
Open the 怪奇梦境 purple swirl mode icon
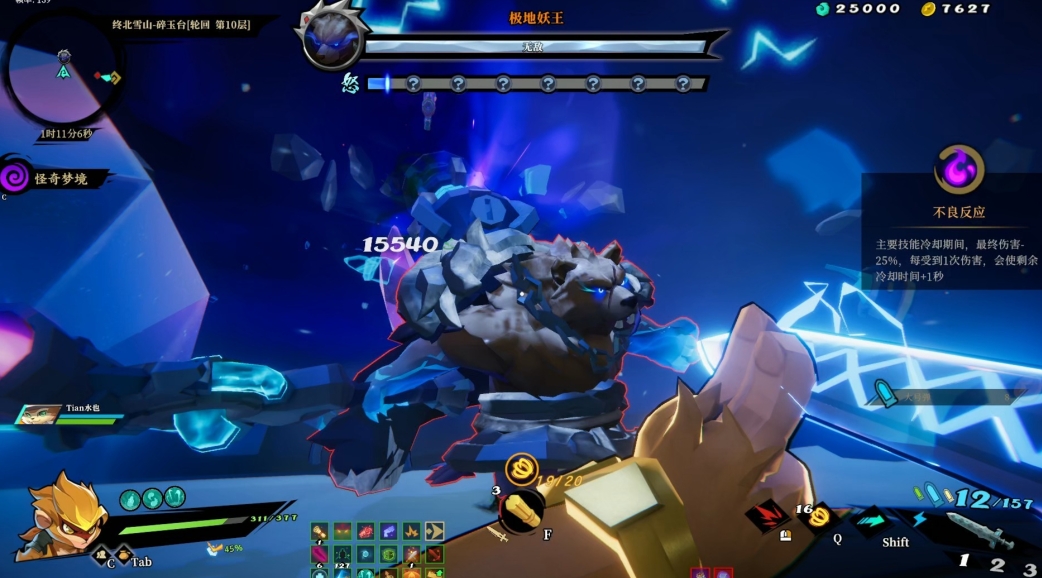pos(14,178)
